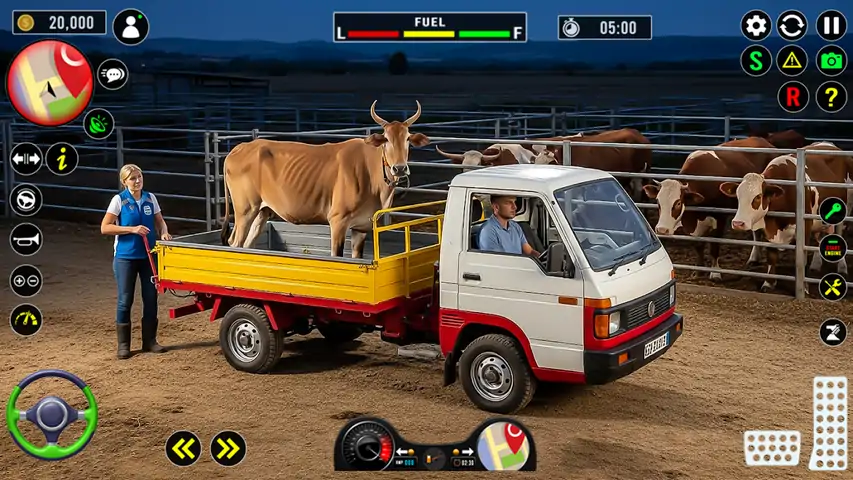Pause the game

[x=831, y=25]
